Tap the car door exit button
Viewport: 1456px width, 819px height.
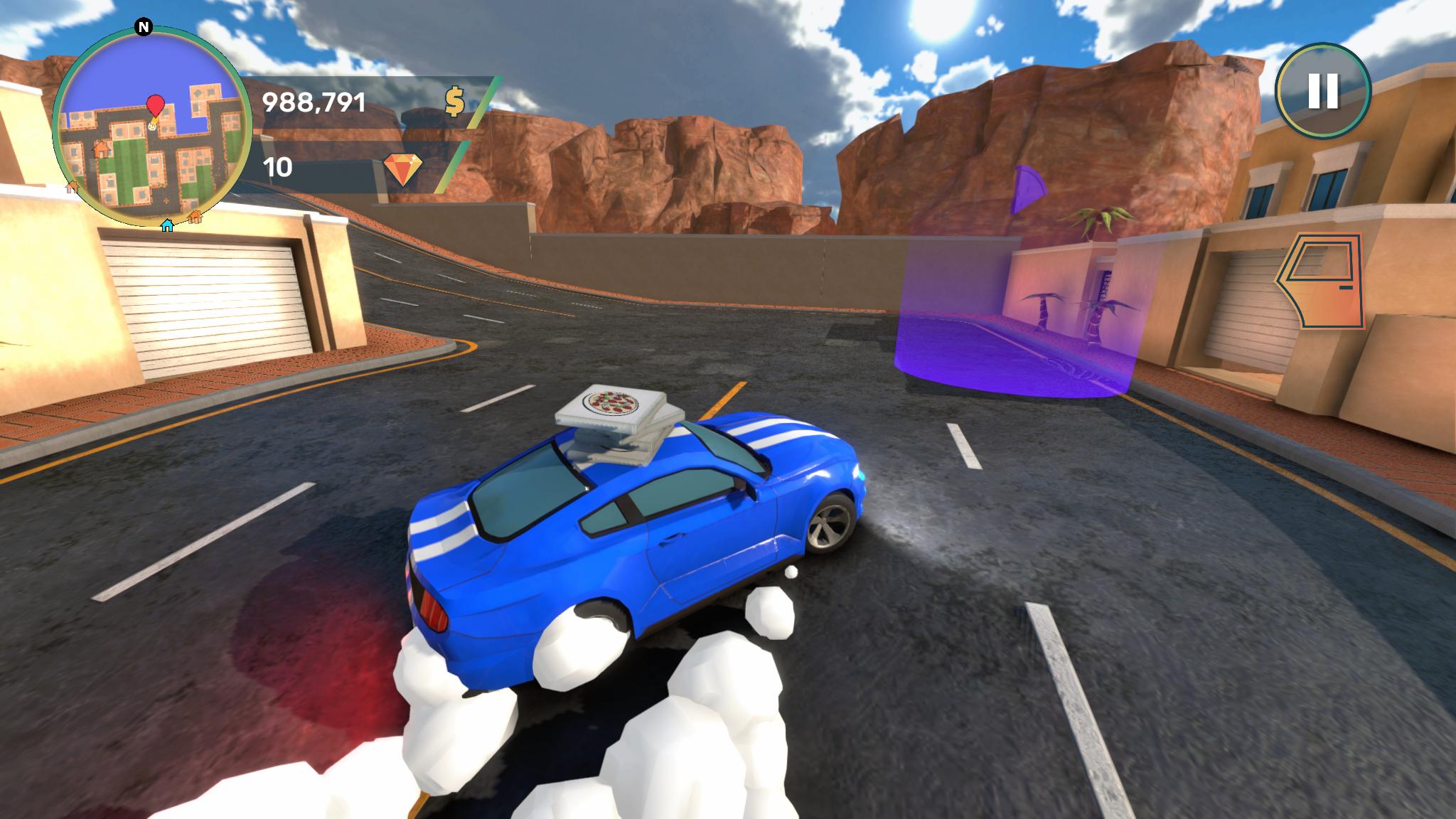pos(1320,281)
